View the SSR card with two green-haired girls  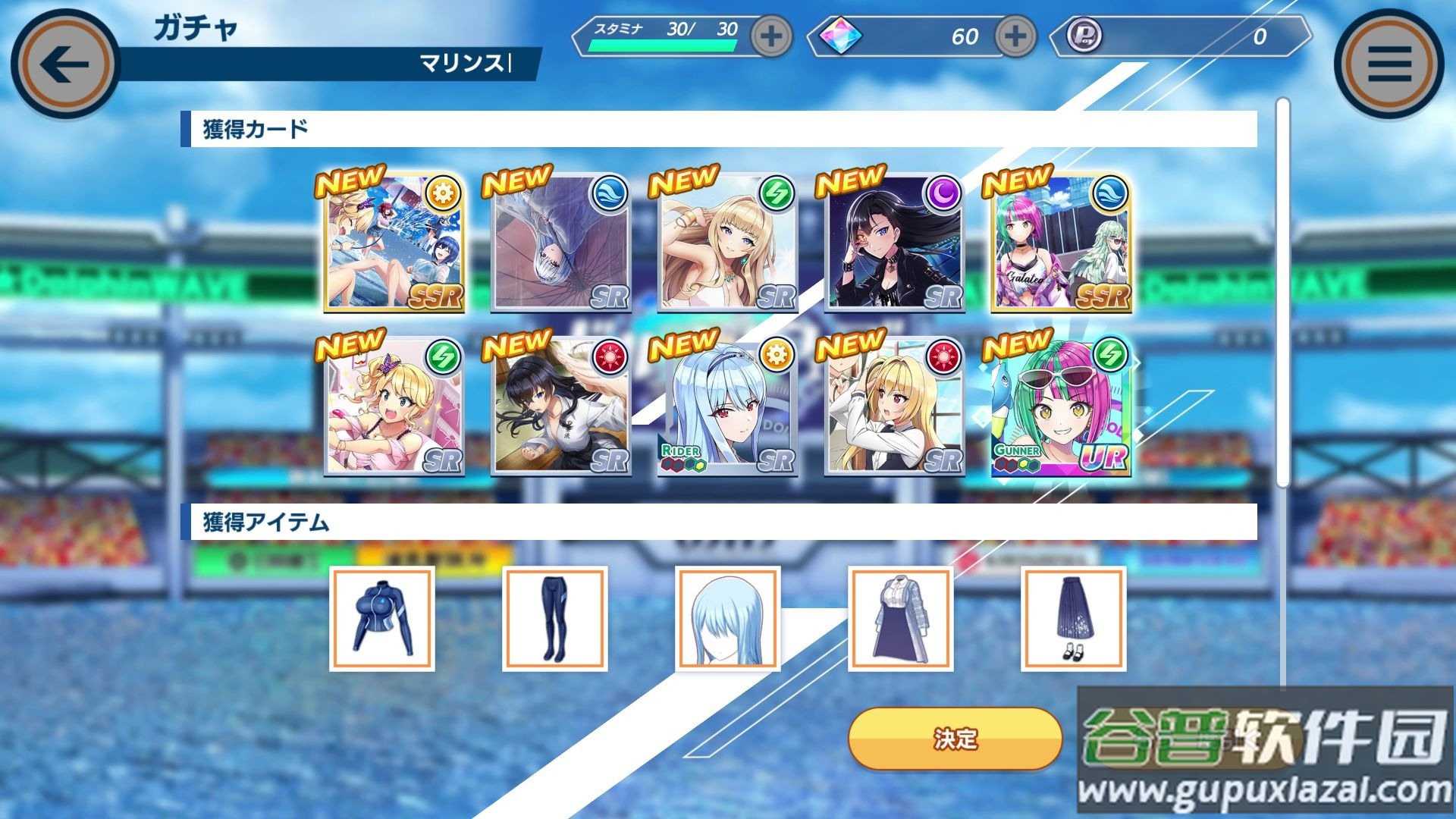(1061, 243)
